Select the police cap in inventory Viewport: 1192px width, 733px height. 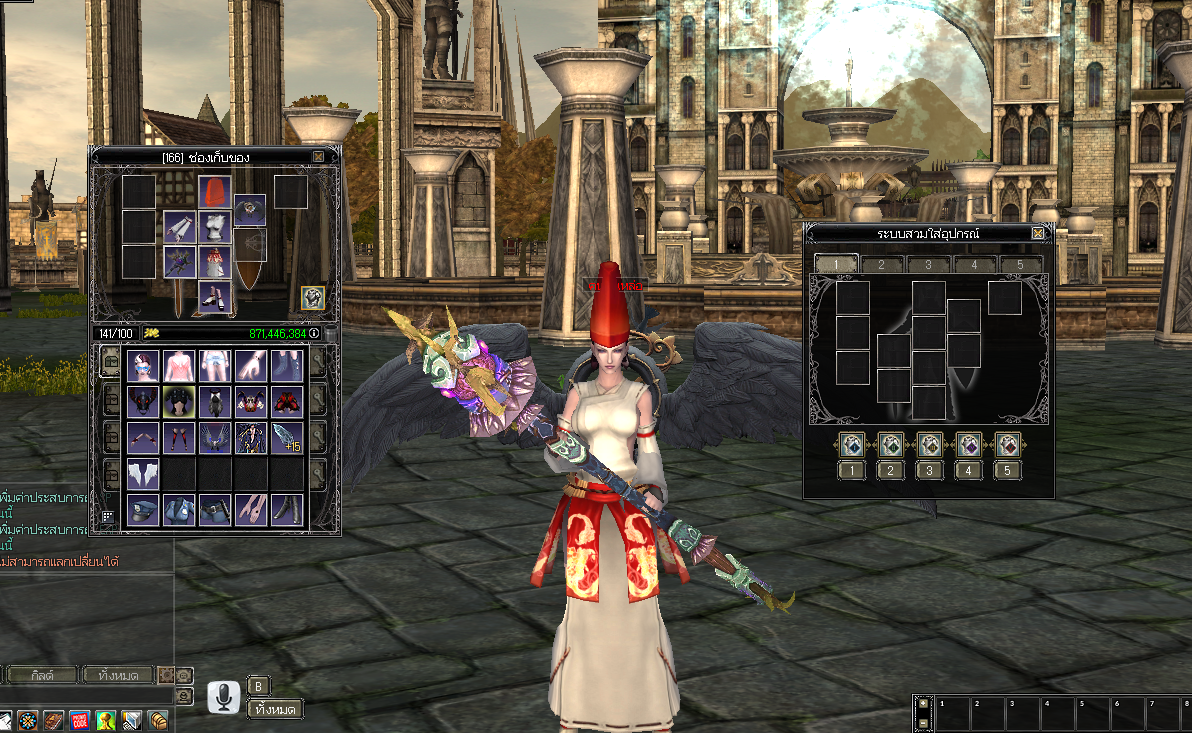pyautogui.click(x=144, y=510)
